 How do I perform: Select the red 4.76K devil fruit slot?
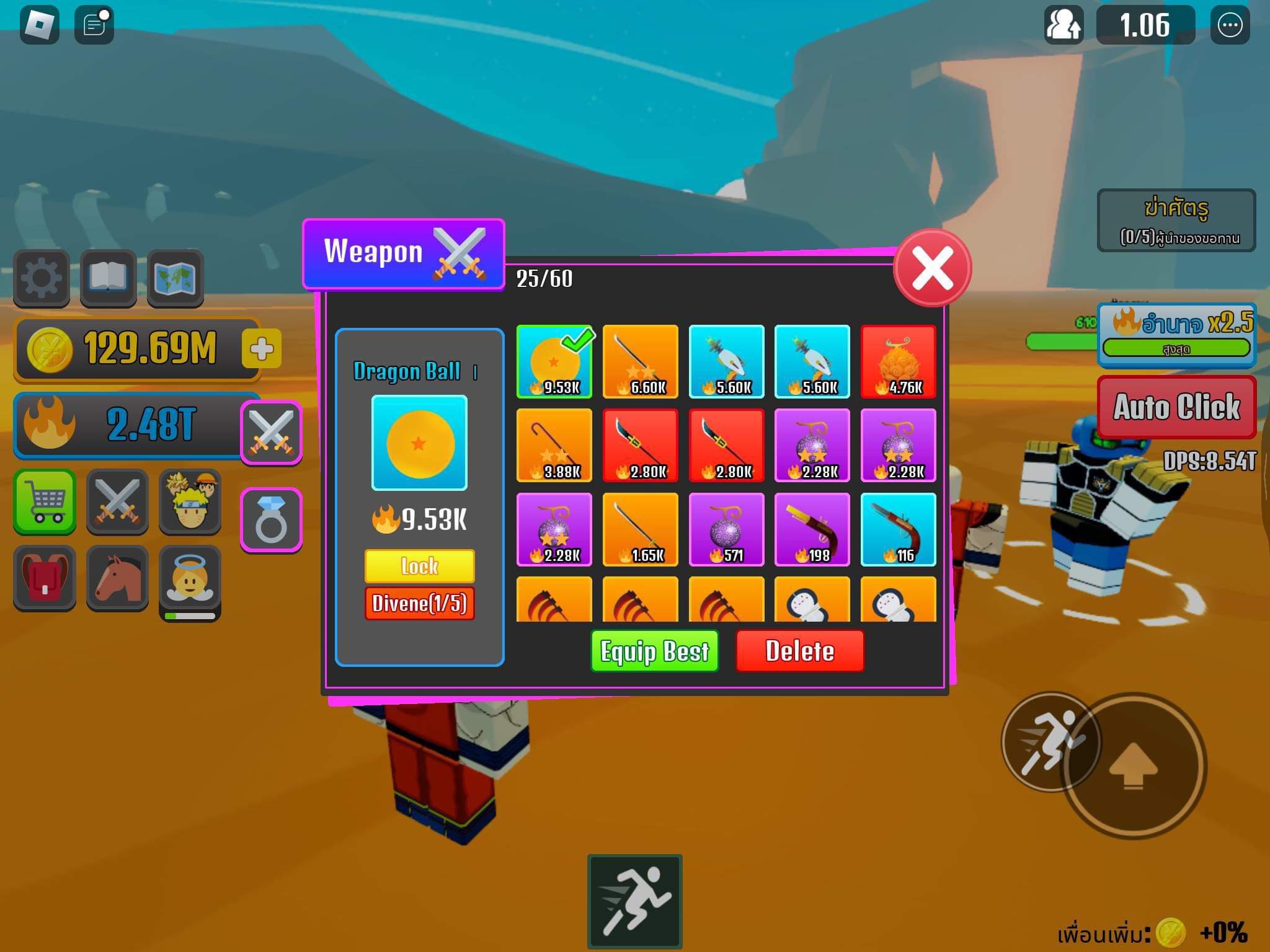898,362
